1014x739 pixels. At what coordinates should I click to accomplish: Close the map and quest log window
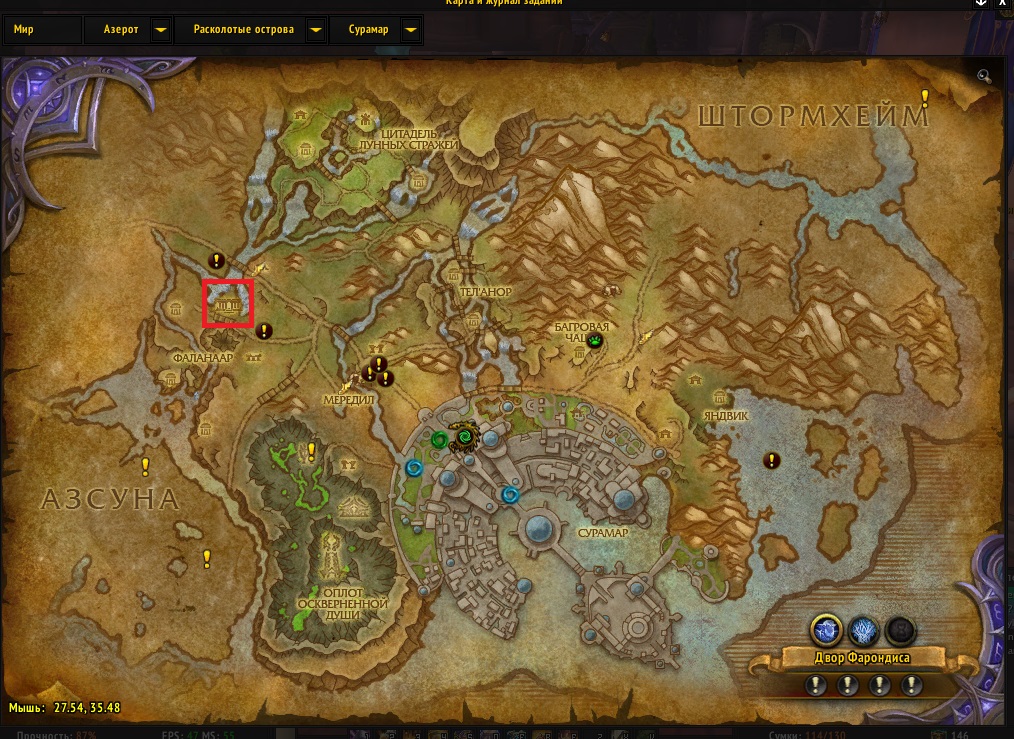coord(1004,5)
